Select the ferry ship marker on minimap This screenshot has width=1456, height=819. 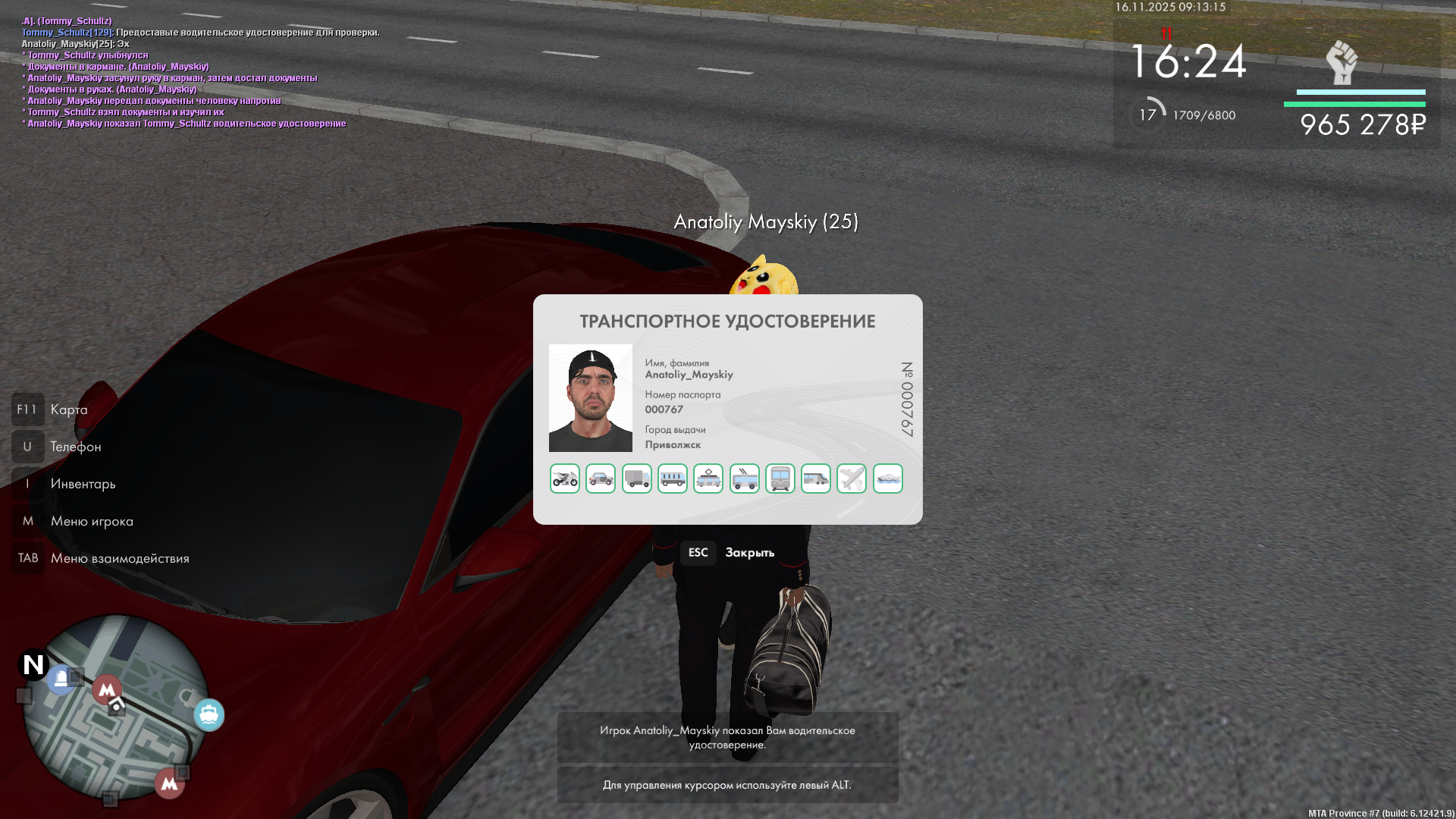(x=209, y=714)
